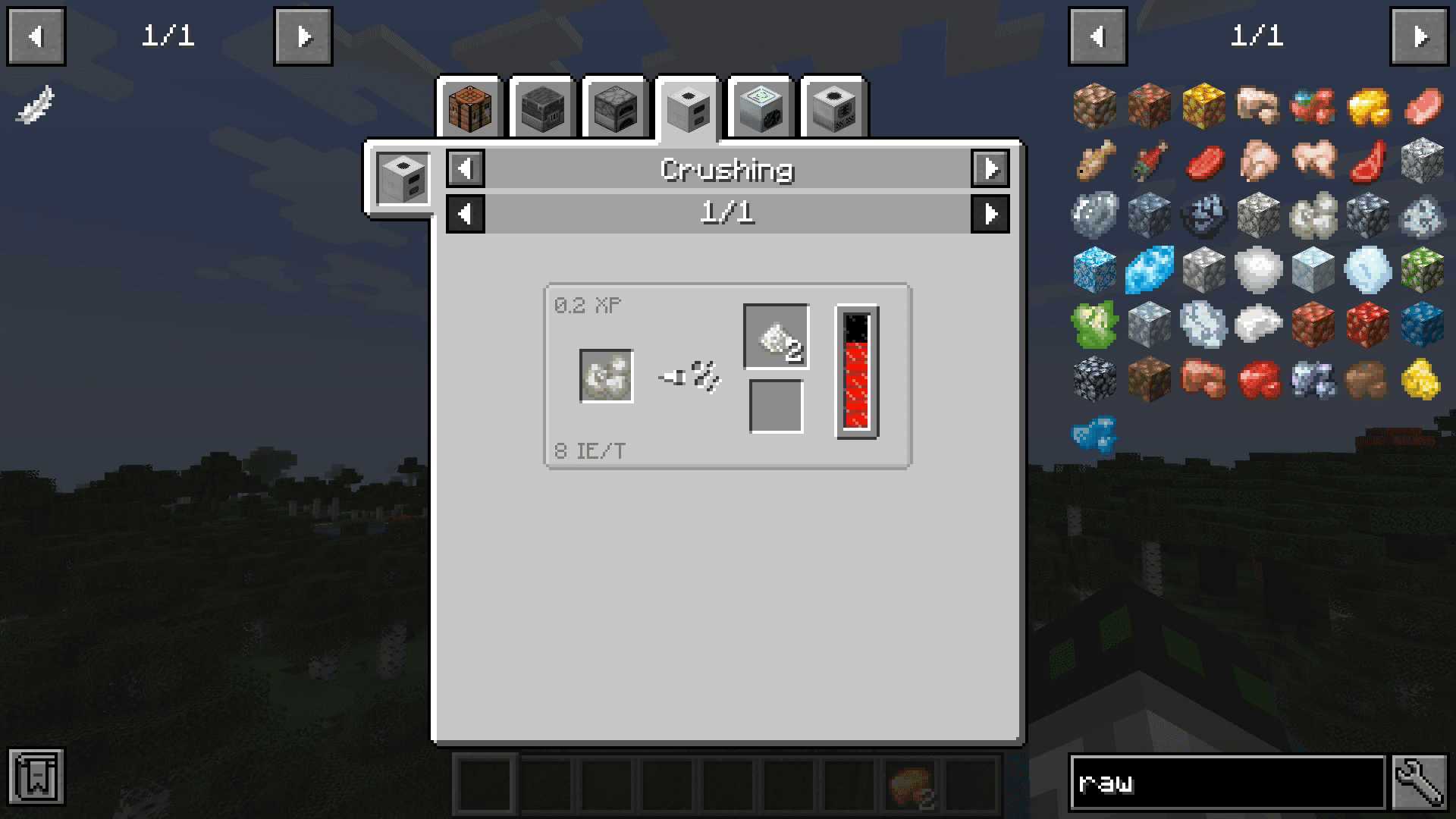Go to next bookmarks page

(x=303, y=36)
